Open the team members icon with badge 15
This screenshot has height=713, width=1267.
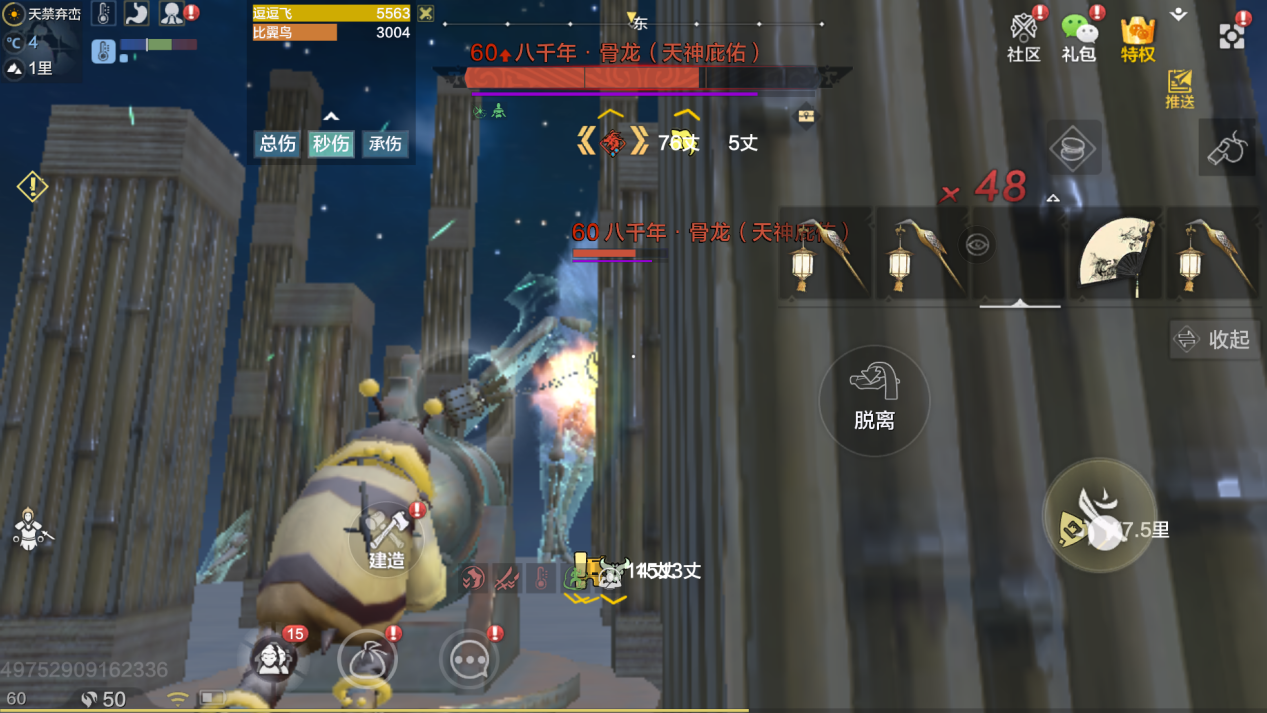point(272,659)
